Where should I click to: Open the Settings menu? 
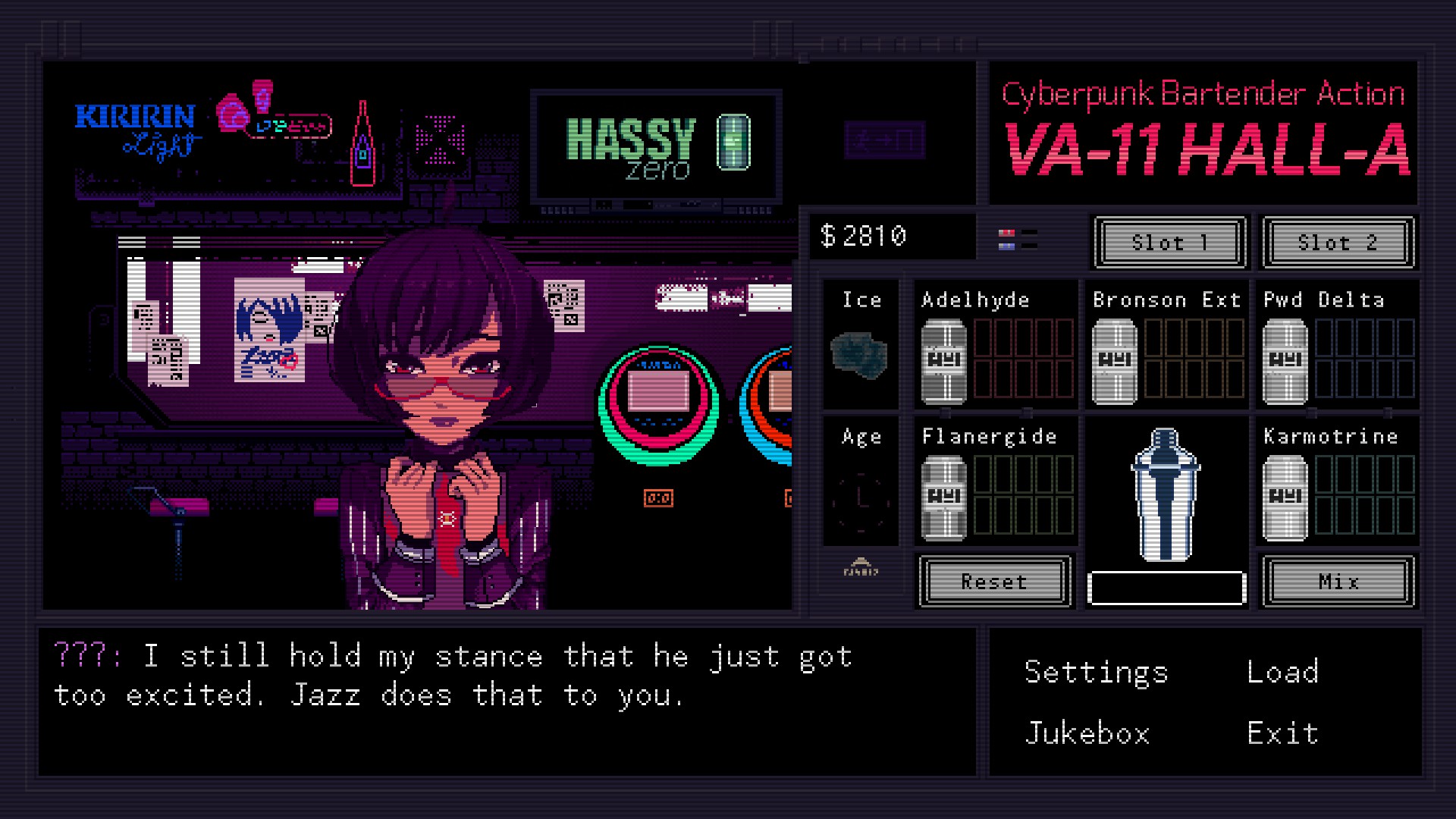(1096, 673)
